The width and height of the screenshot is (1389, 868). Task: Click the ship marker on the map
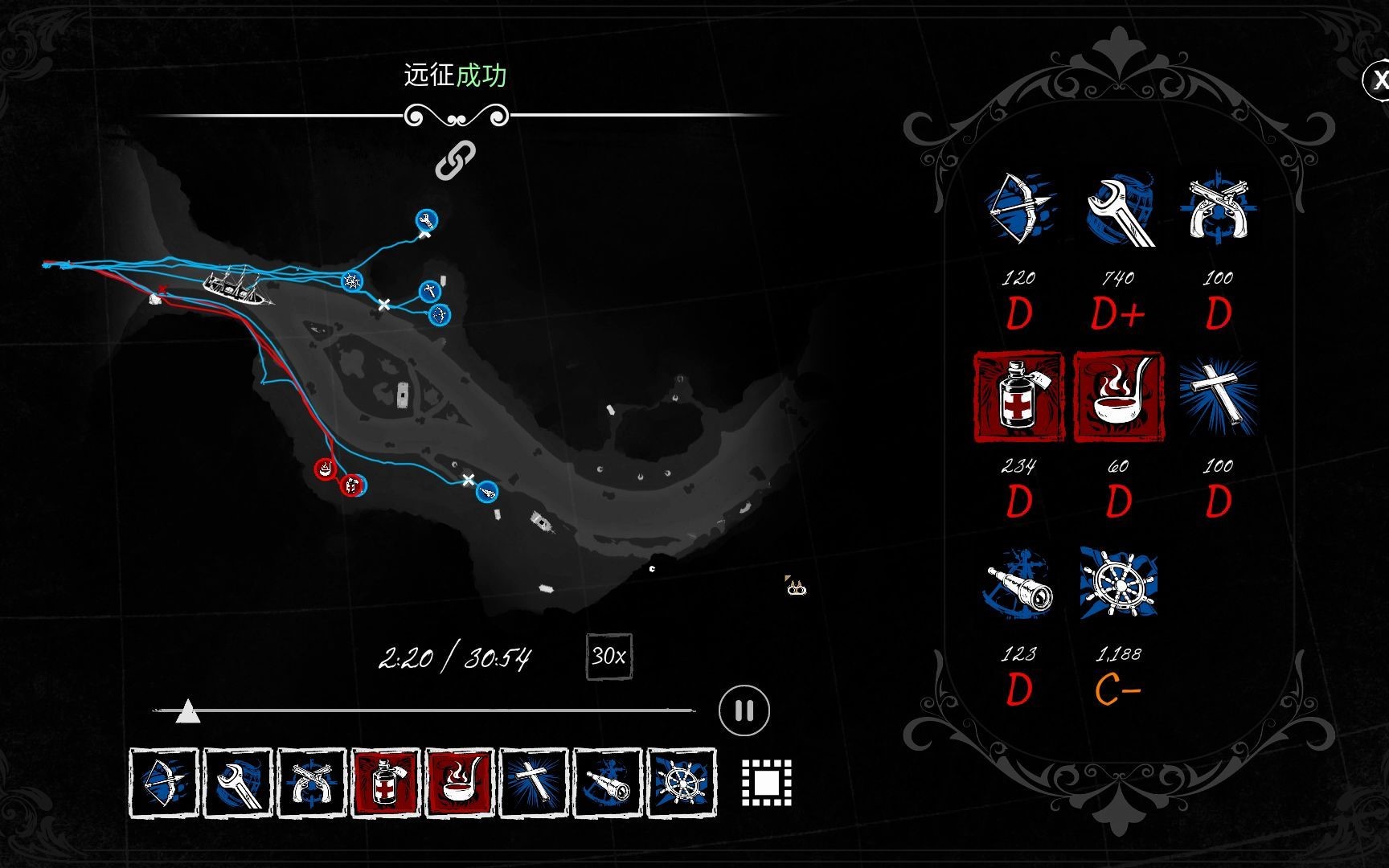(236, 284)
